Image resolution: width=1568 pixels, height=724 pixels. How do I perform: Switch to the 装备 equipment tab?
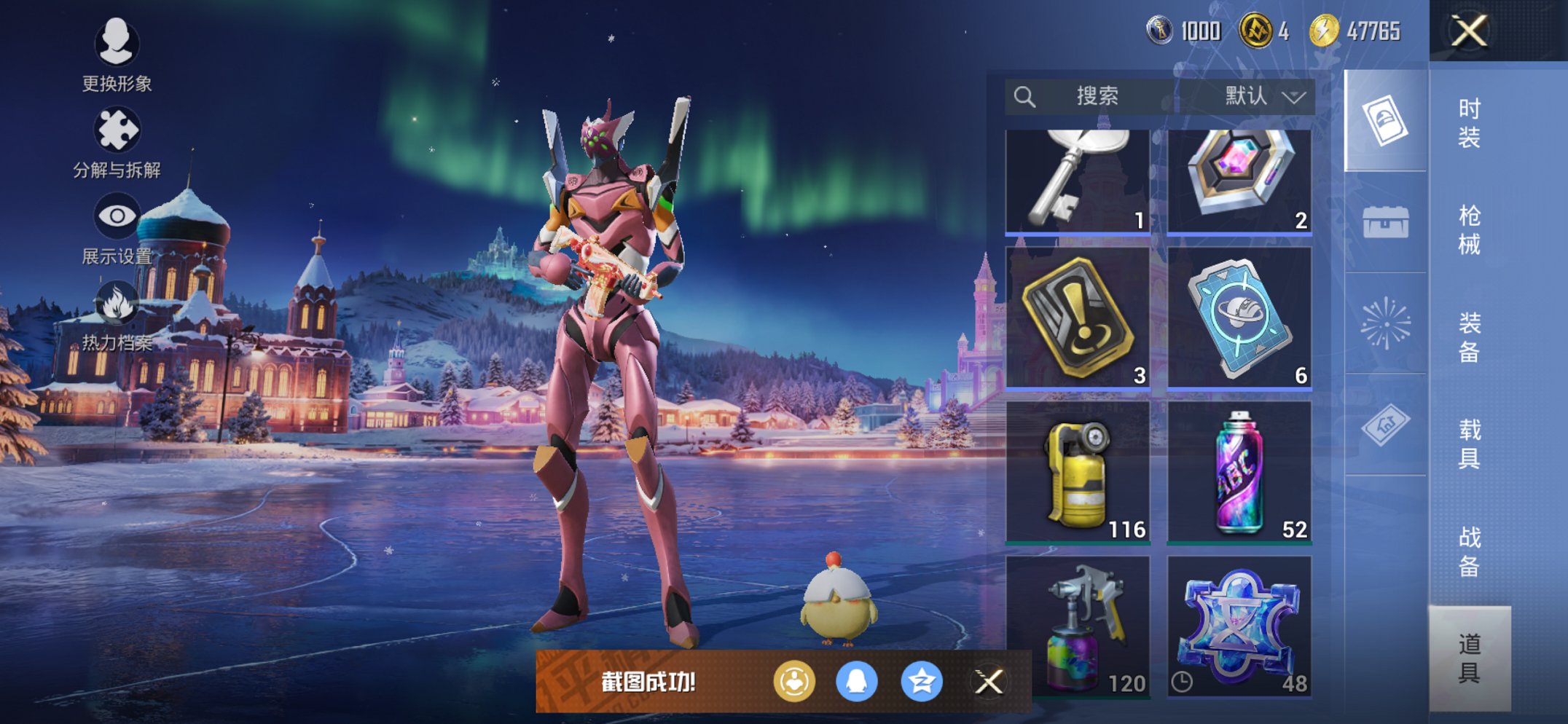1469,337
